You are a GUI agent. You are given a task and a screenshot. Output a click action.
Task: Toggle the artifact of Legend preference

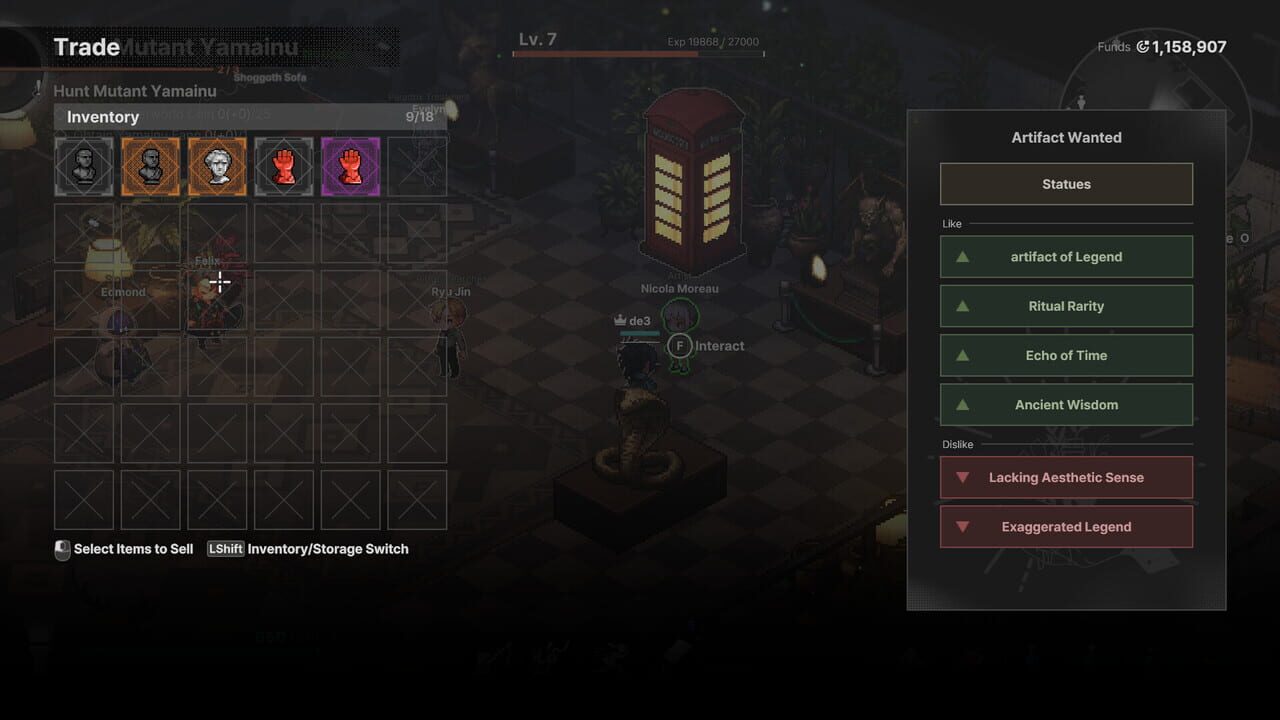click(1066, 256)
